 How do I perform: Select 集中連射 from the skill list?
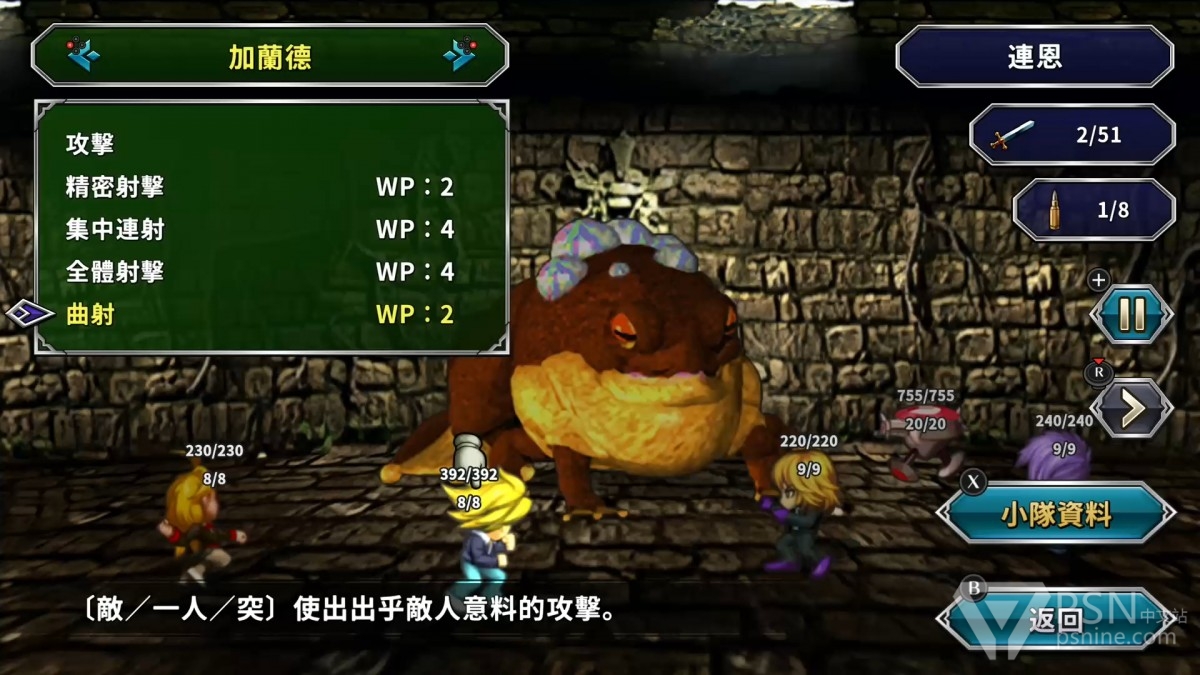tap(115, 230)
